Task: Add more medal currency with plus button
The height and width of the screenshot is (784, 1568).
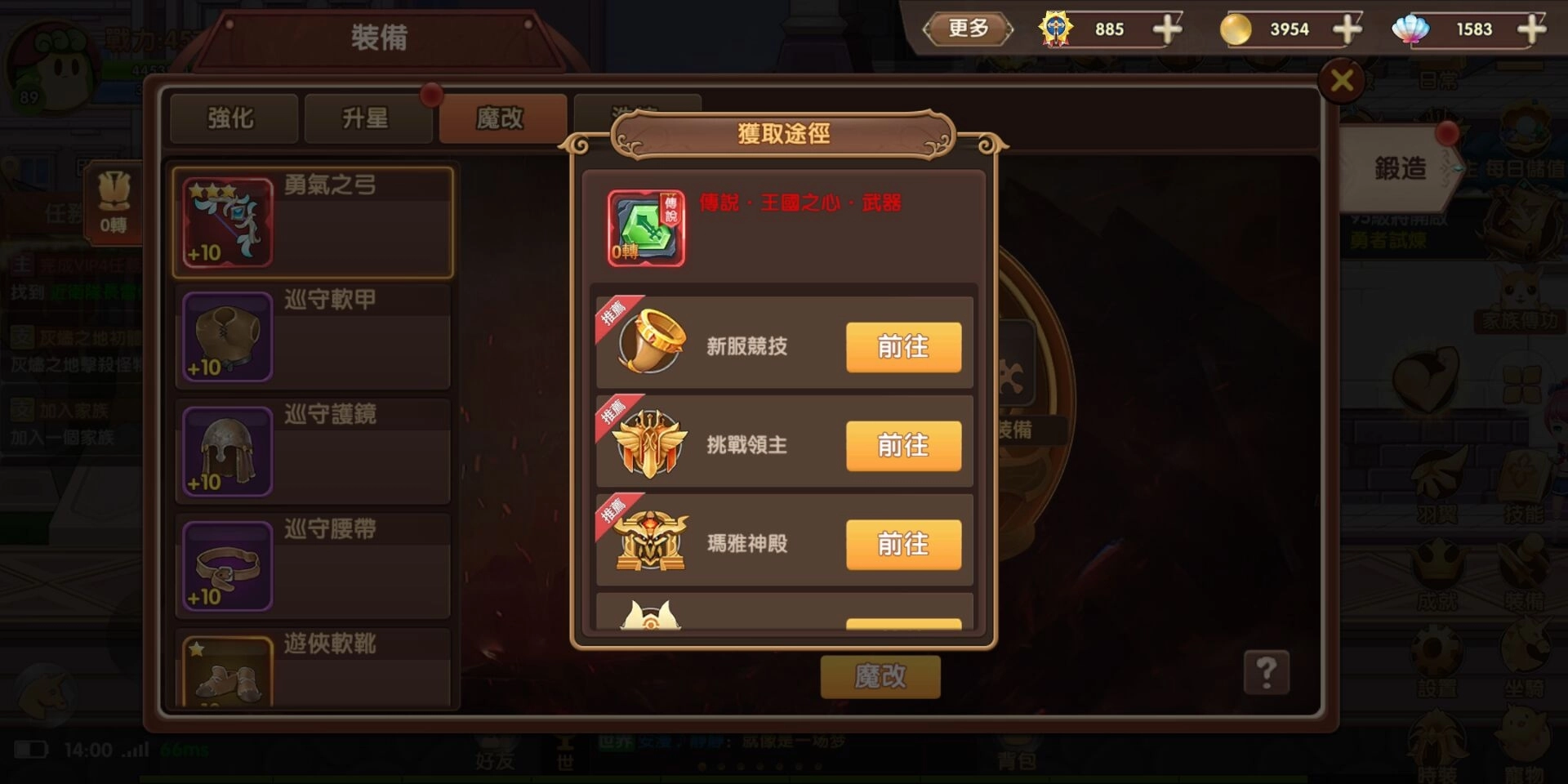Action: (x=1168, y=29)
